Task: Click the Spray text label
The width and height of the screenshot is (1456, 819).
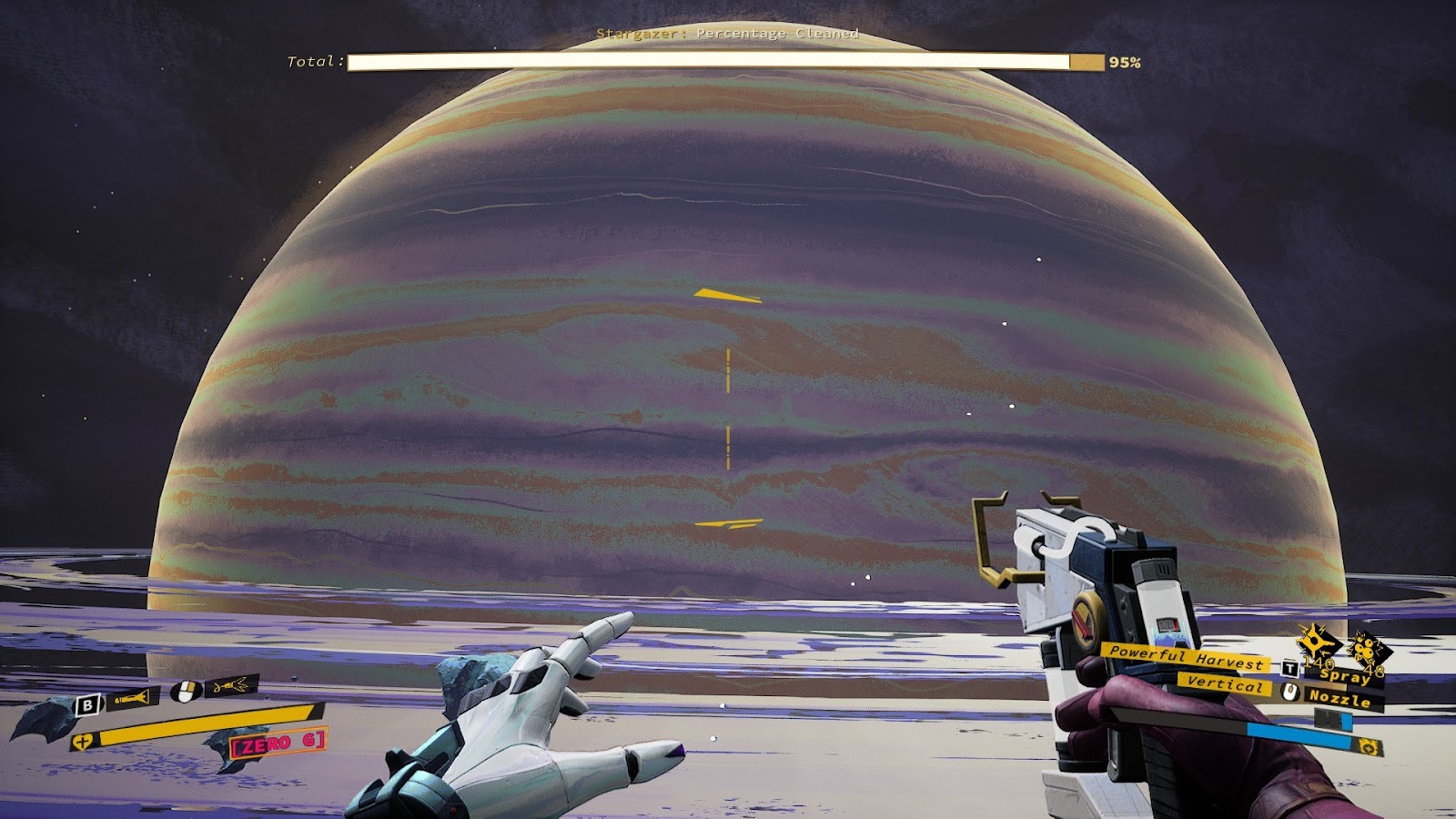Action: tap(1344, 677)
